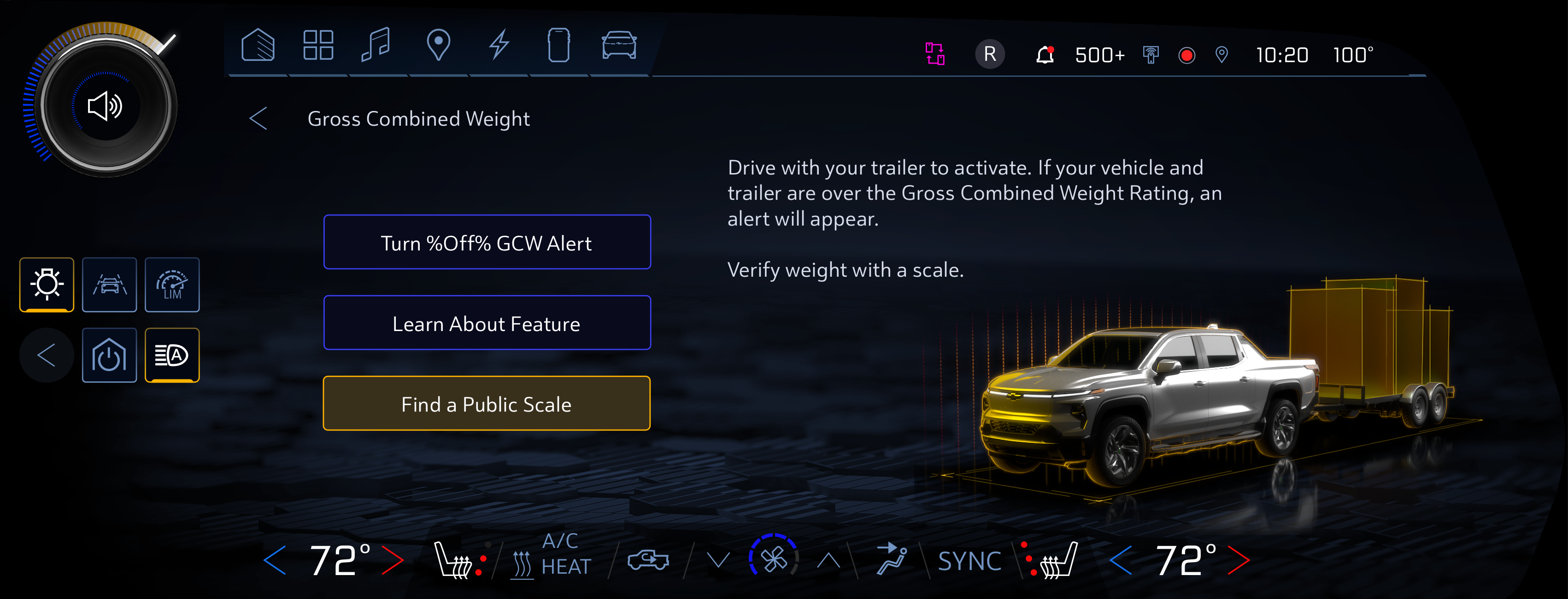The image size is (1568, 599).
Task: Go back from Gross Combined Weight
Action: (258, 119)
